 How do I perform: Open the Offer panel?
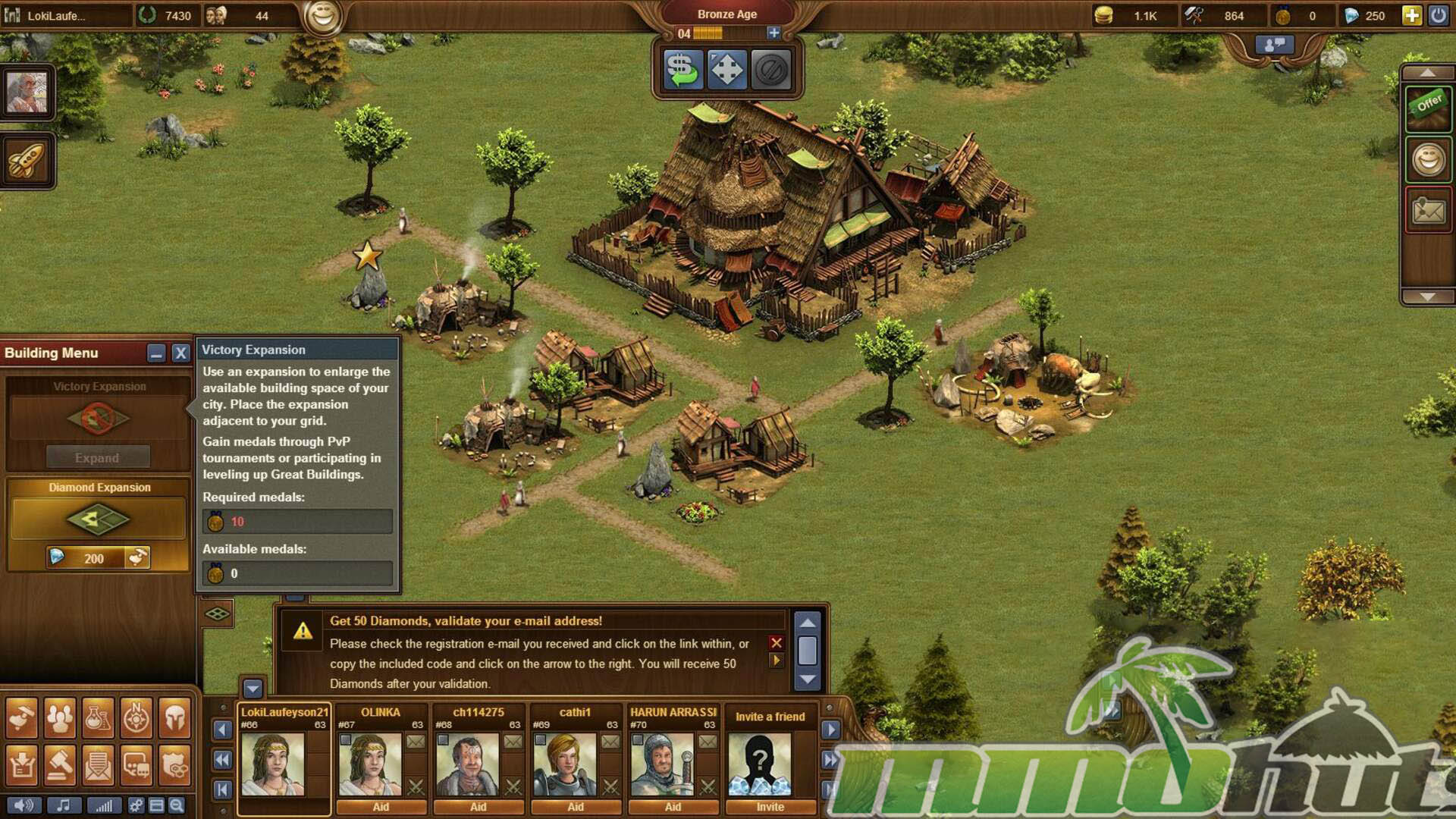[1428, 107]
